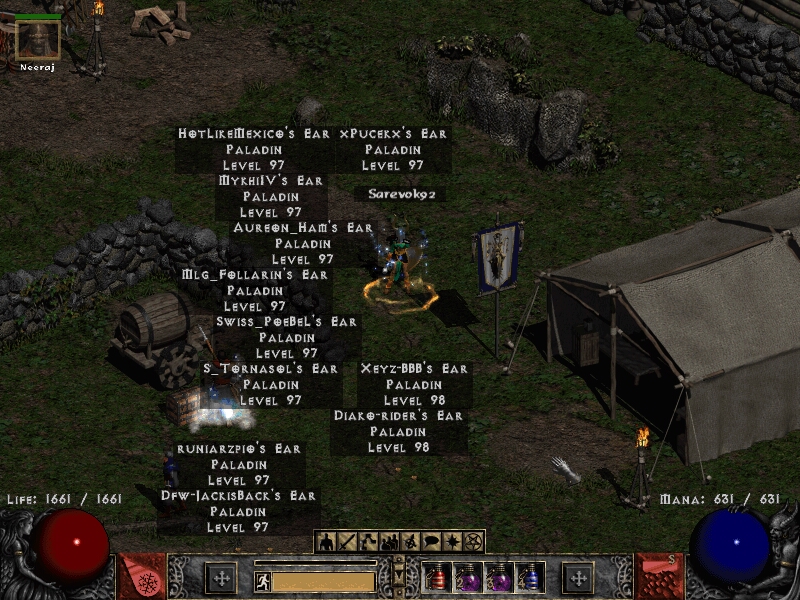Open the quest log star icon

(x=453, y=542)
